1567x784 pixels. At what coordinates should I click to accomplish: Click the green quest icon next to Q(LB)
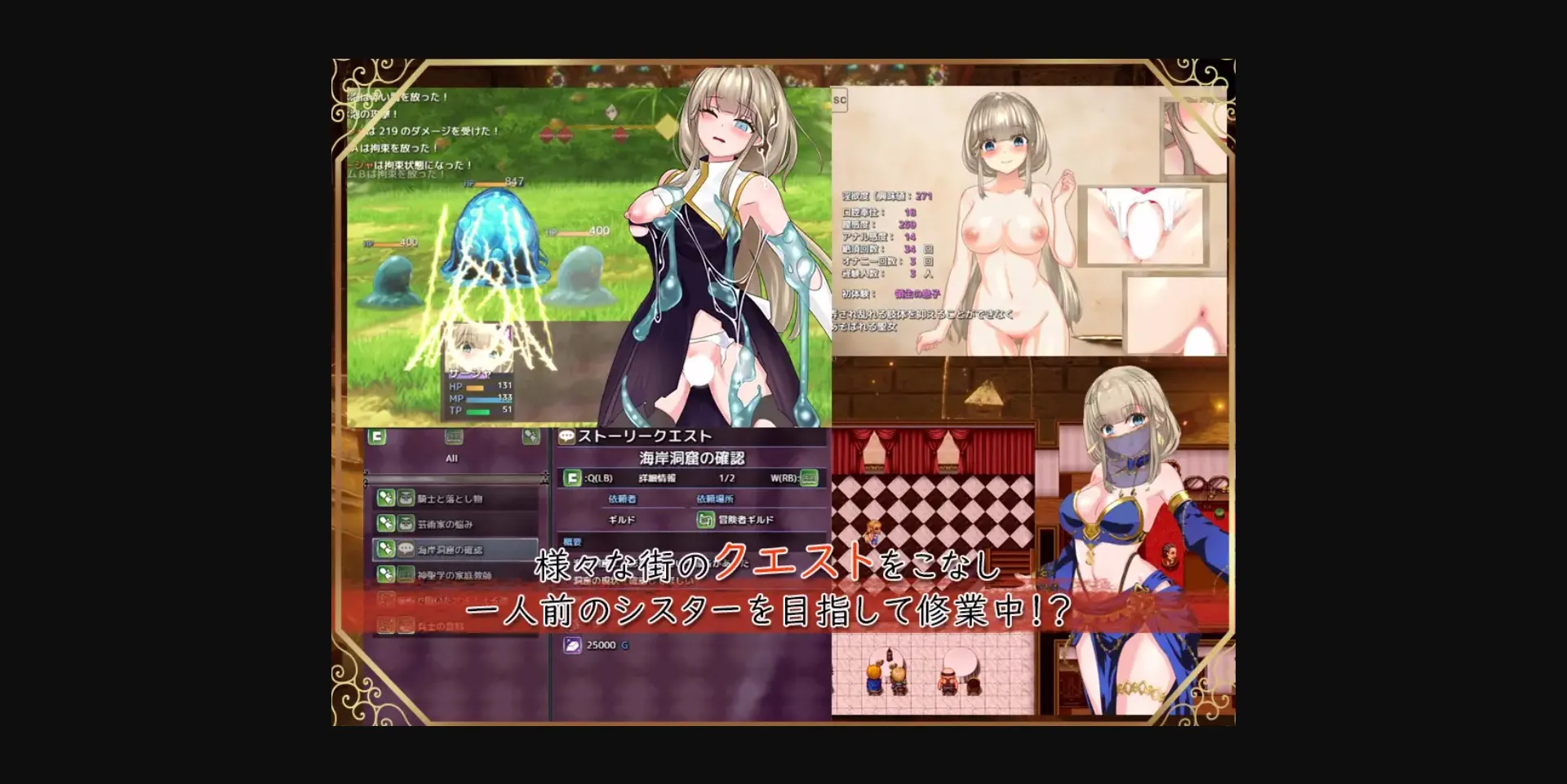(574, 477)
